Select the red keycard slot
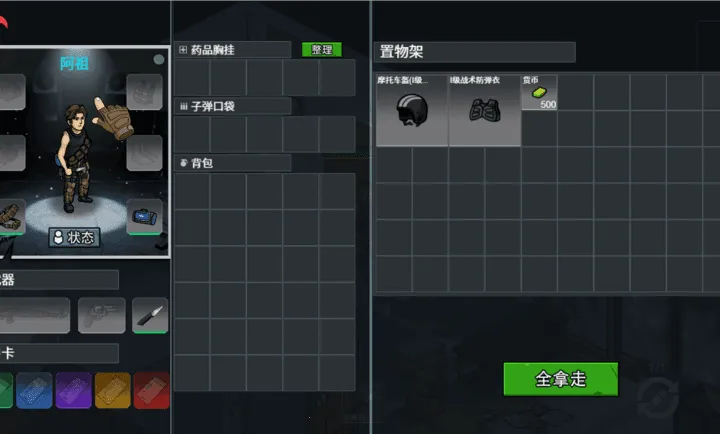The width and height of the screenshot is (720, 434). click(151, 390)
